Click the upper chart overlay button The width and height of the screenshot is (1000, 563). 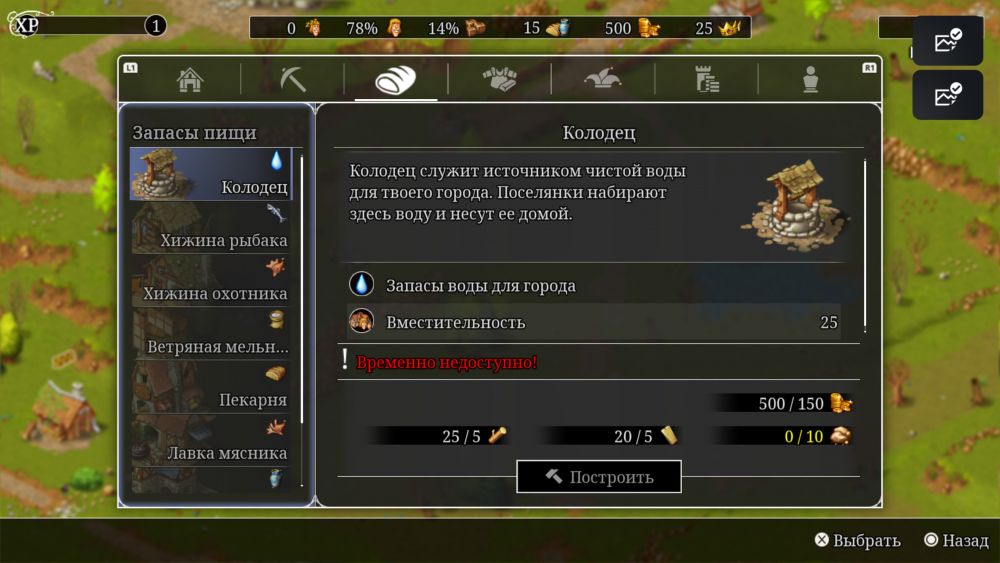coord(947,41)
